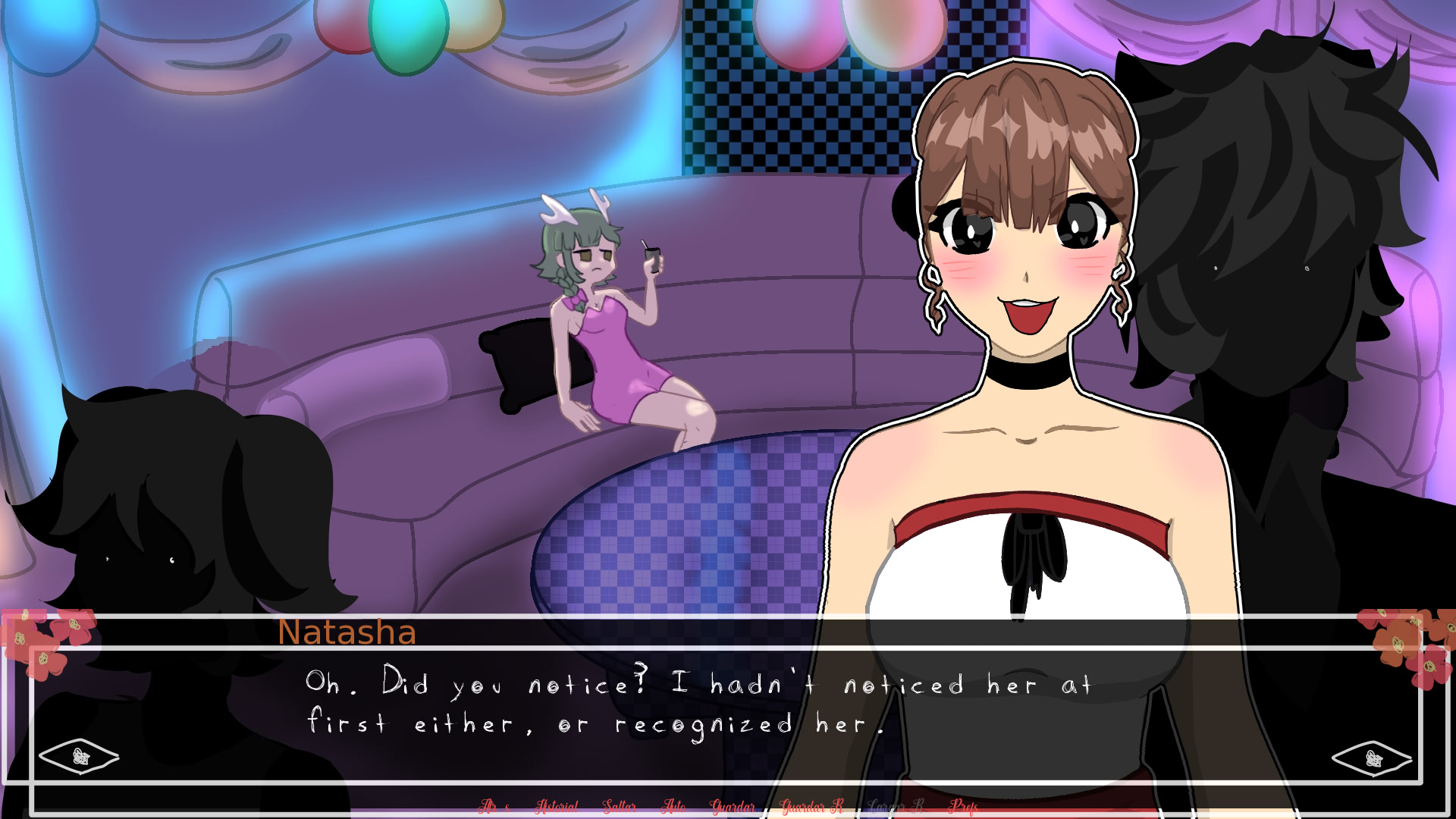Toggle Auto dialogue advance
The width and height of the screenshot is (1456, 819).
click(673, 806)
